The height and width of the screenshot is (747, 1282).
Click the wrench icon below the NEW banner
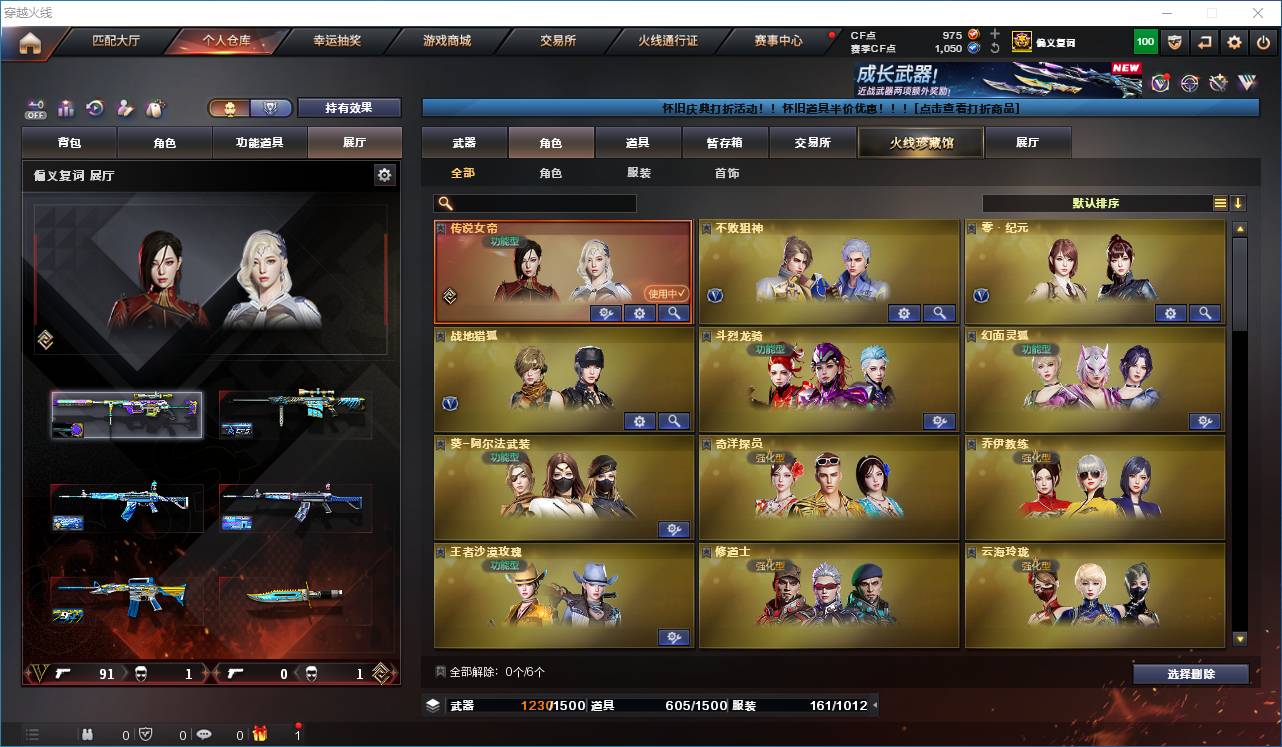[1216, 82]
